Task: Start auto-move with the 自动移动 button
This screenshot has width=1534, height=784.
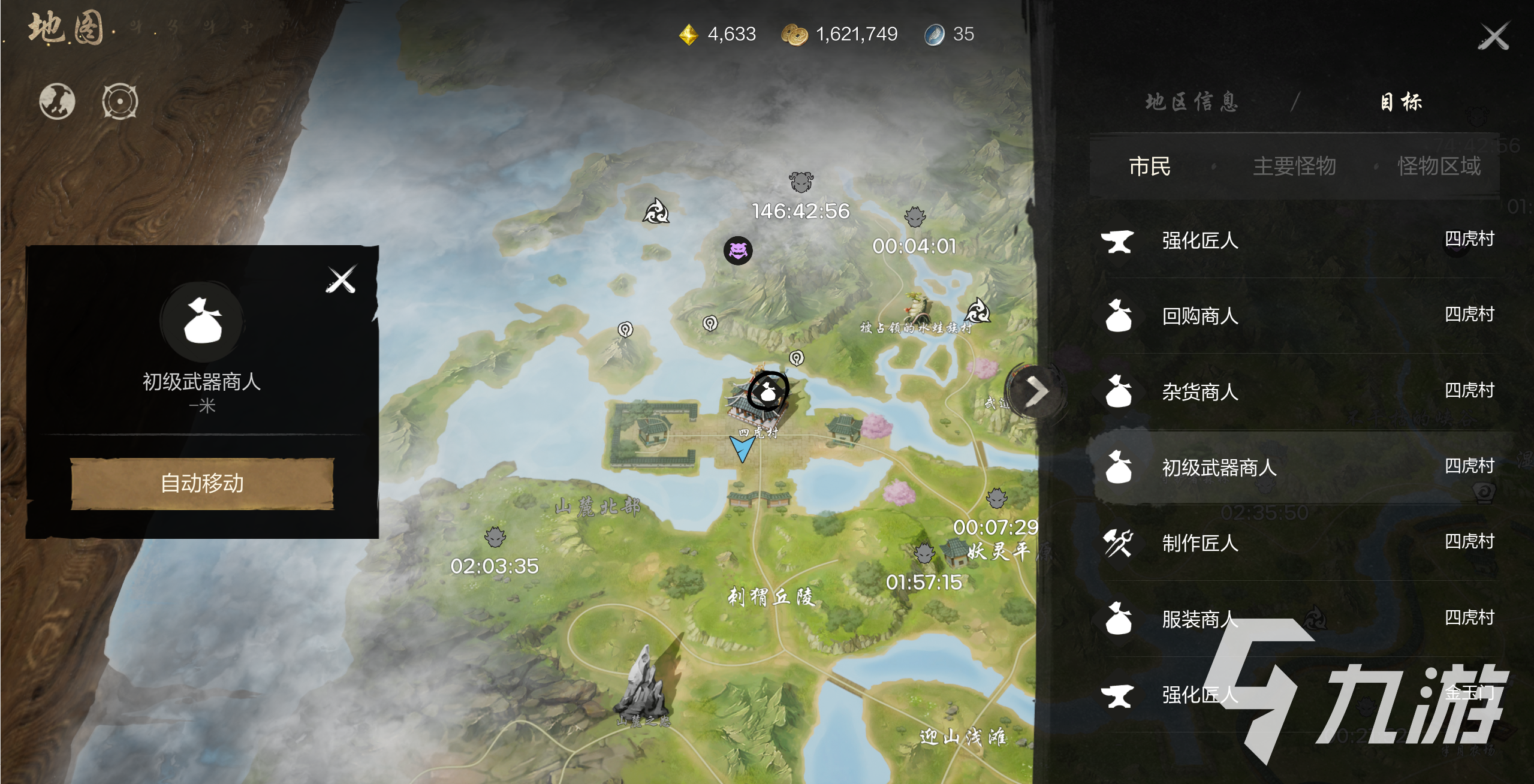Action: click(202, 483)
